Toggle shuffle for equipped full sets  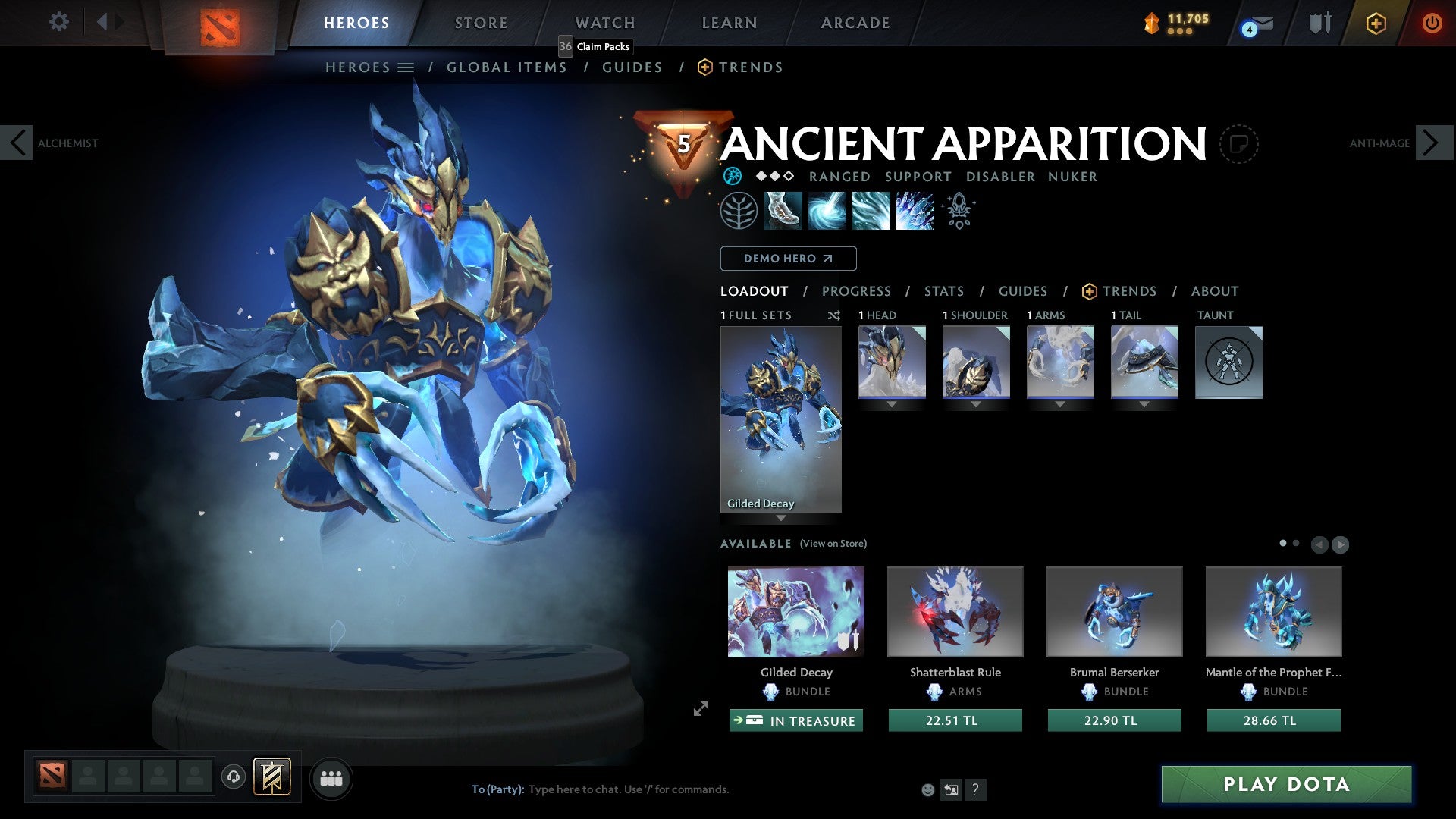pos(834,315)
